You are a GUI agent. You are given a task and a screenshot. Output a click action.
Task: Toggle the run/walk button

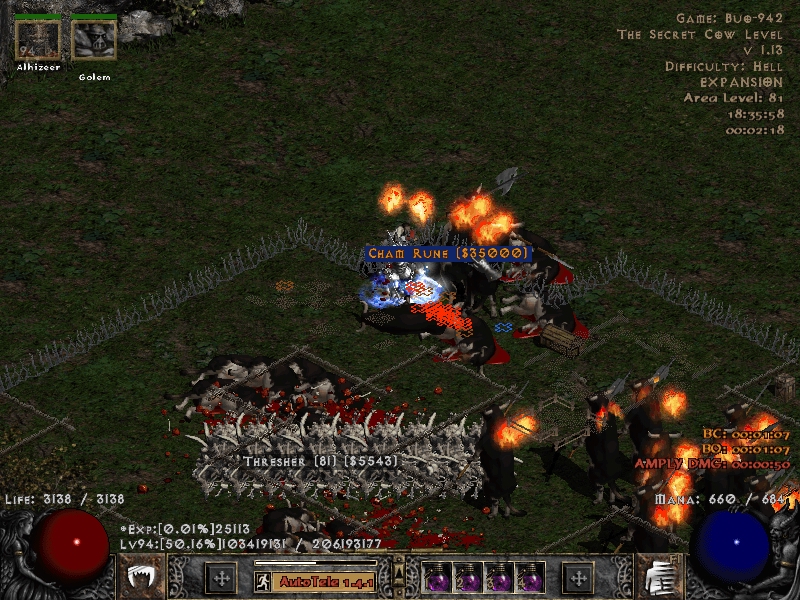coord(263,581)
